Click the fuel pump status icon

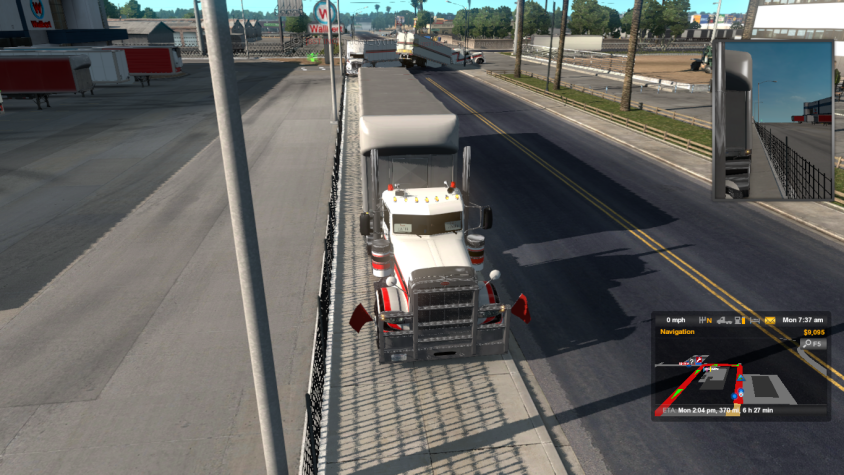point(738,320)
